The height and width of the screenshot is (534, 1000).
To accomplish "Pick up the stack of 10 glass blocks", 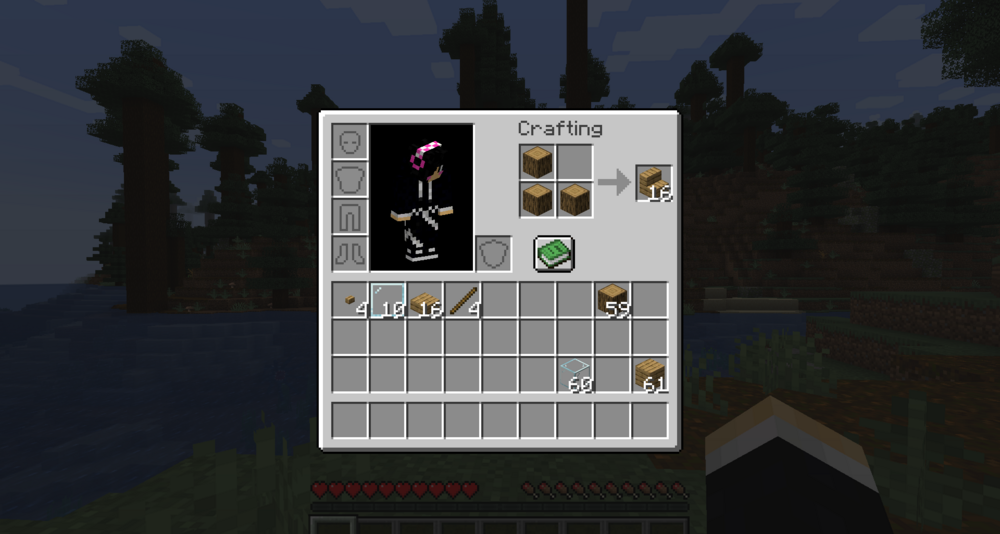I will [x=388, y=300].
